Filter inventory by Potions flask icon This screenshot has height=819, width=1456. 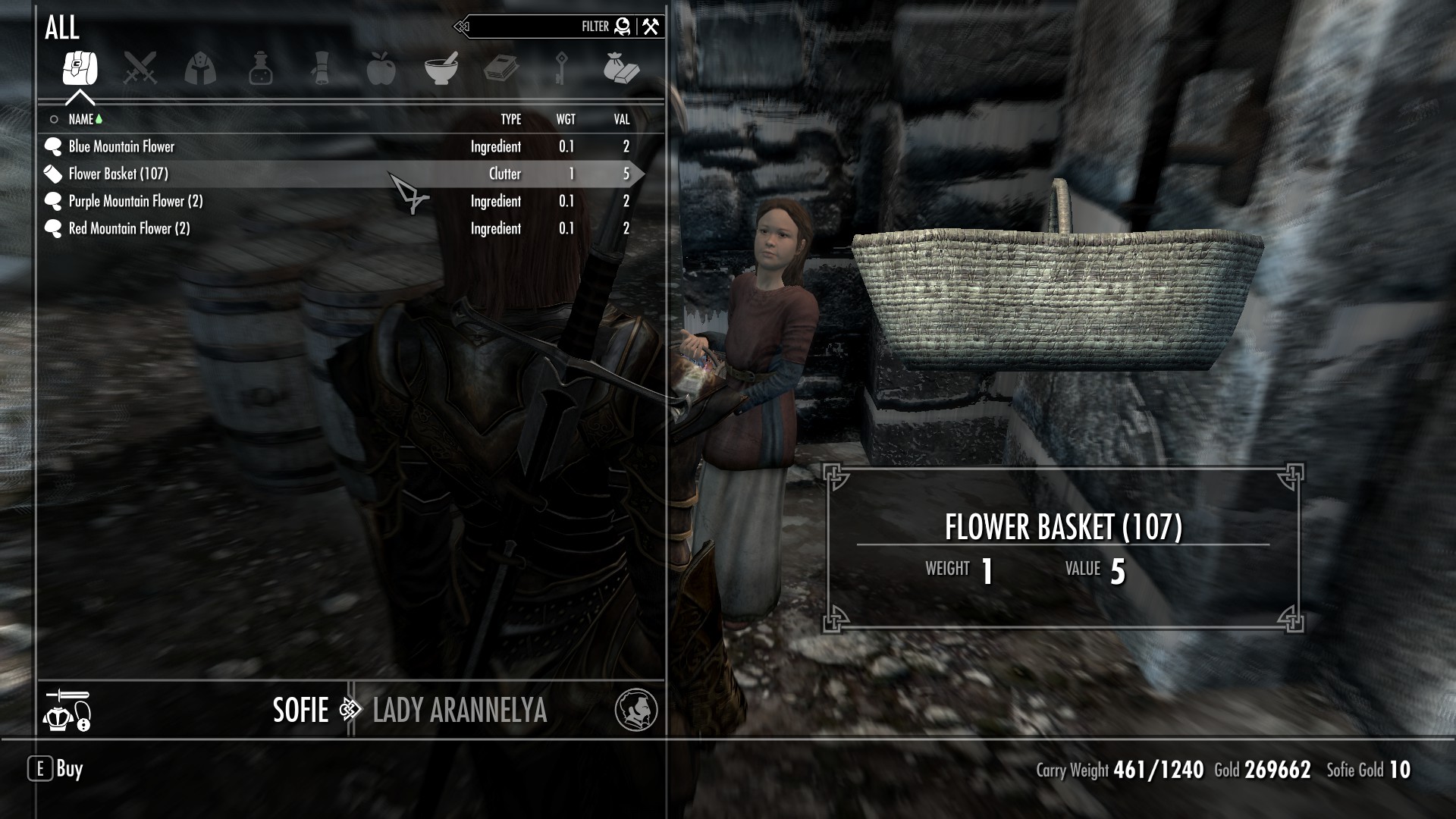tap(261, 68)
